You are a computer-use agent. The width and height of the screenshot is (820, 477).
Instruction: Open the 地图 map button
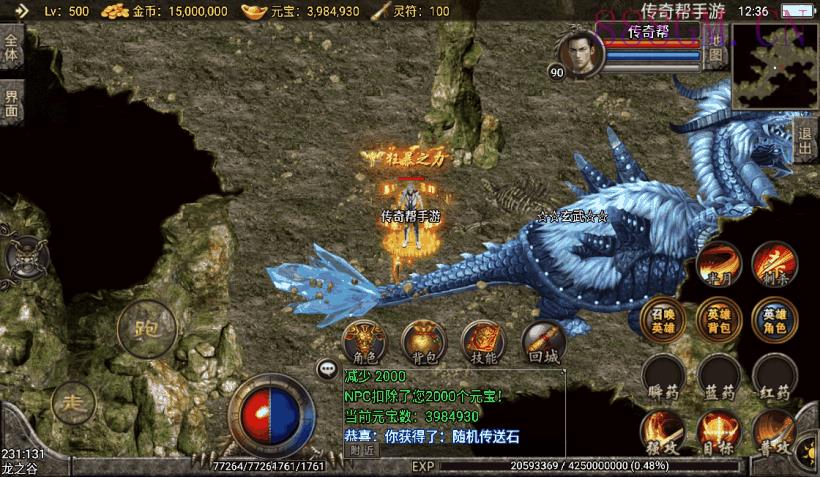click(x=715, y=45)
